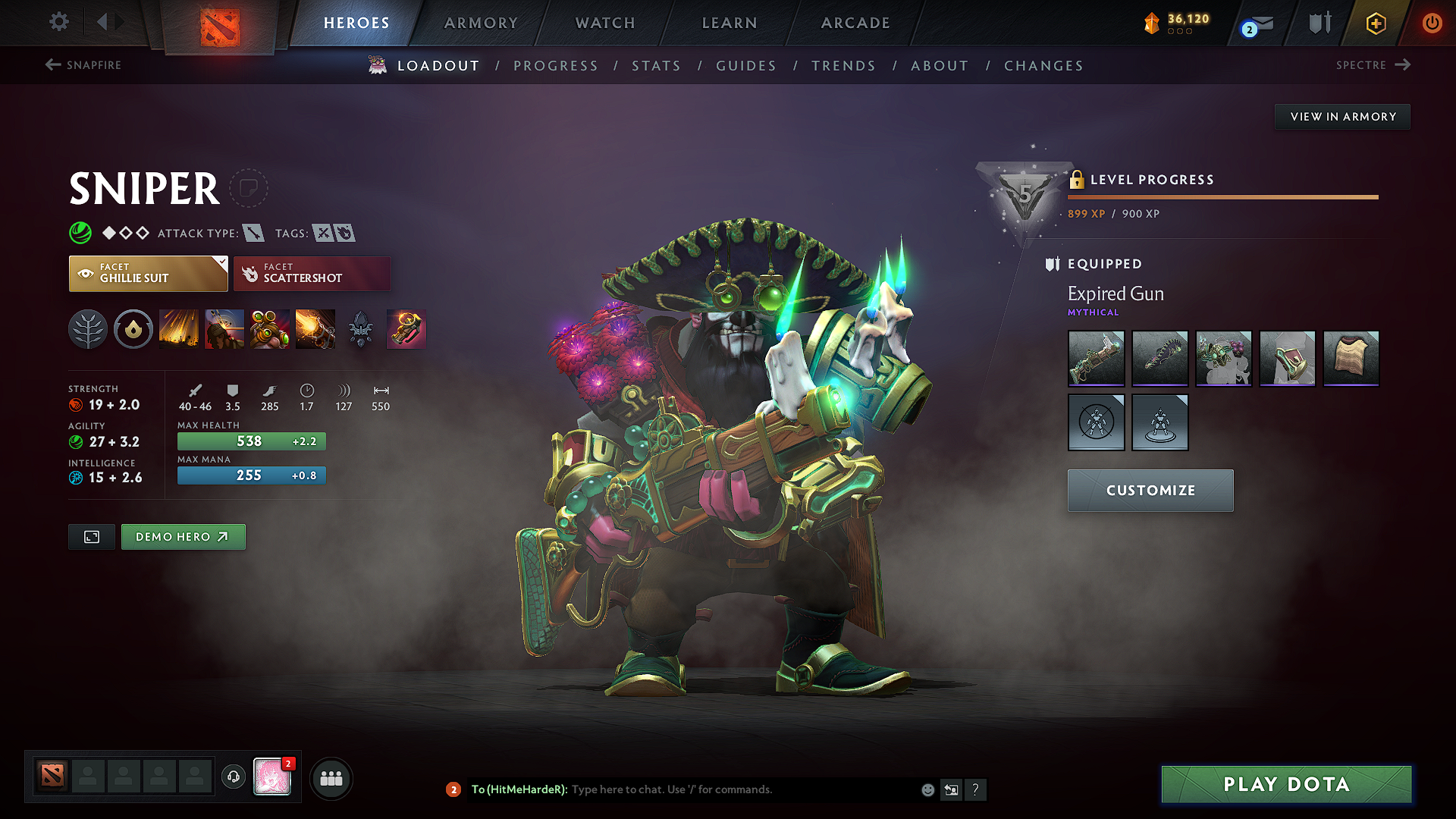Open the GUIDES tab

(745, 66)
